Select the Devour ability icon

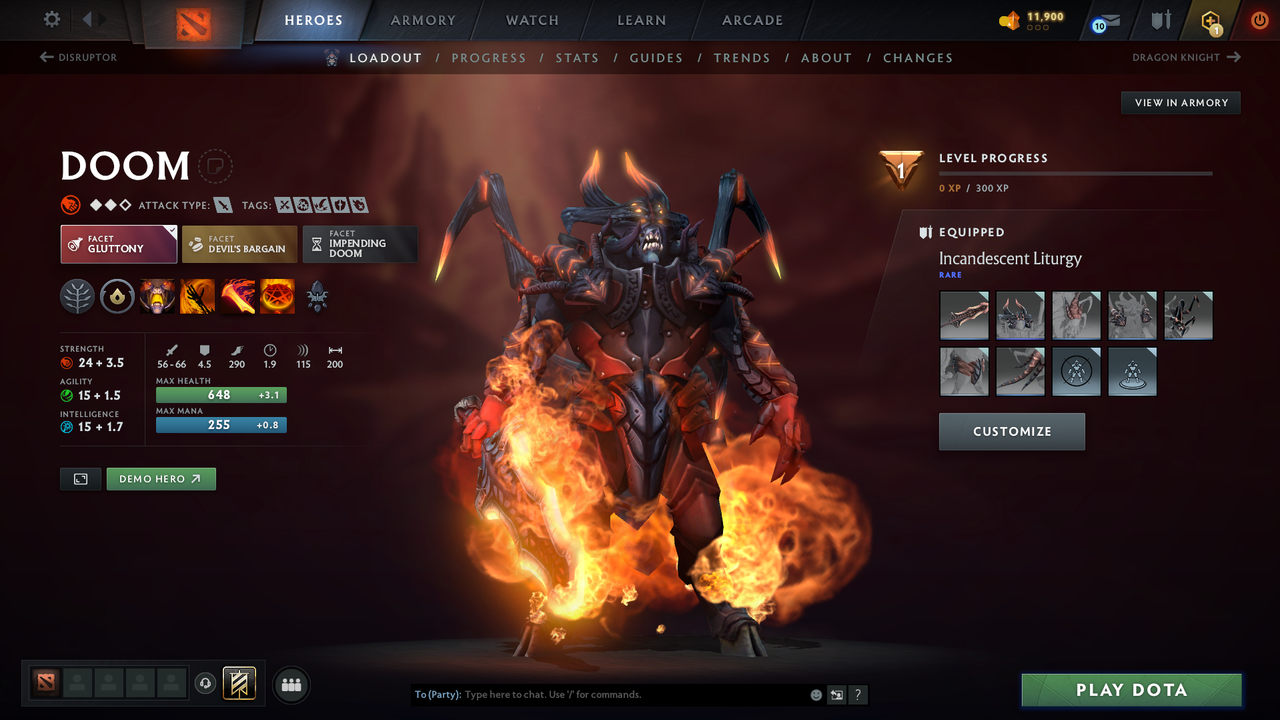tap(157, 296)
